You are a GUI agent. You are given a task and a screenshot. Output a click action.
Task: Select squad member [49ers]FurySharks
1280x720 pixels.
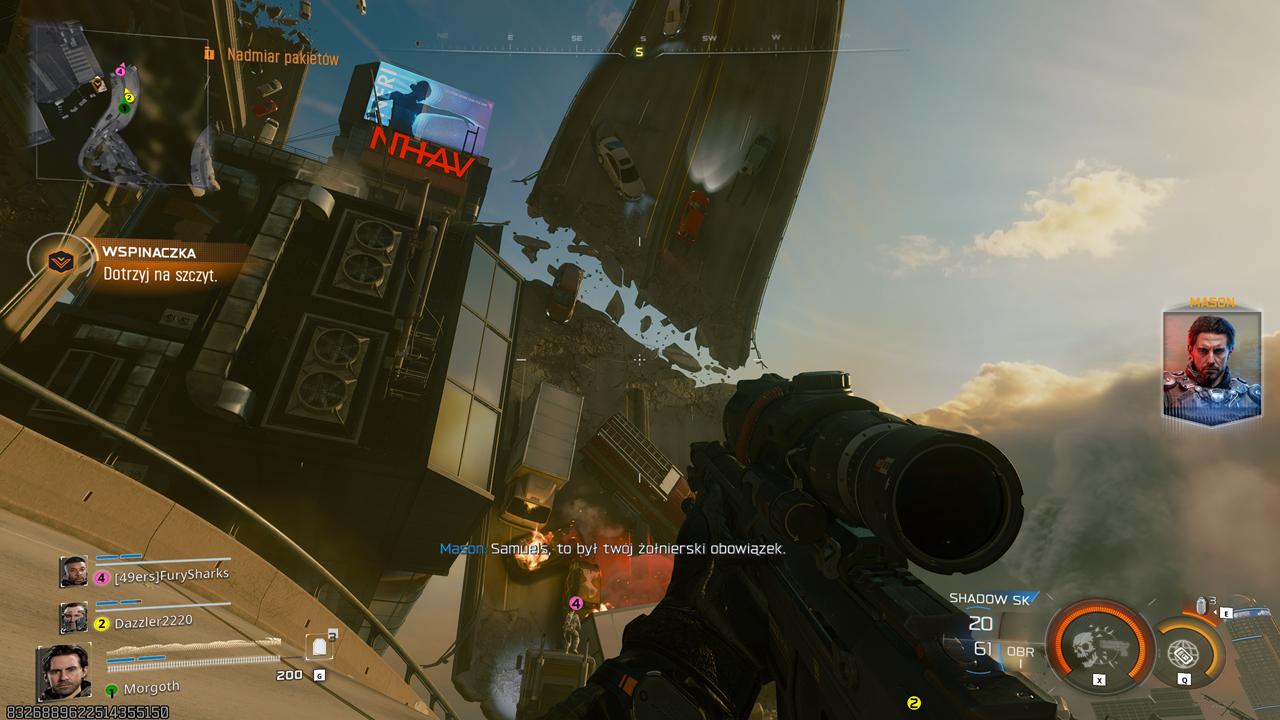coord(171,574)
